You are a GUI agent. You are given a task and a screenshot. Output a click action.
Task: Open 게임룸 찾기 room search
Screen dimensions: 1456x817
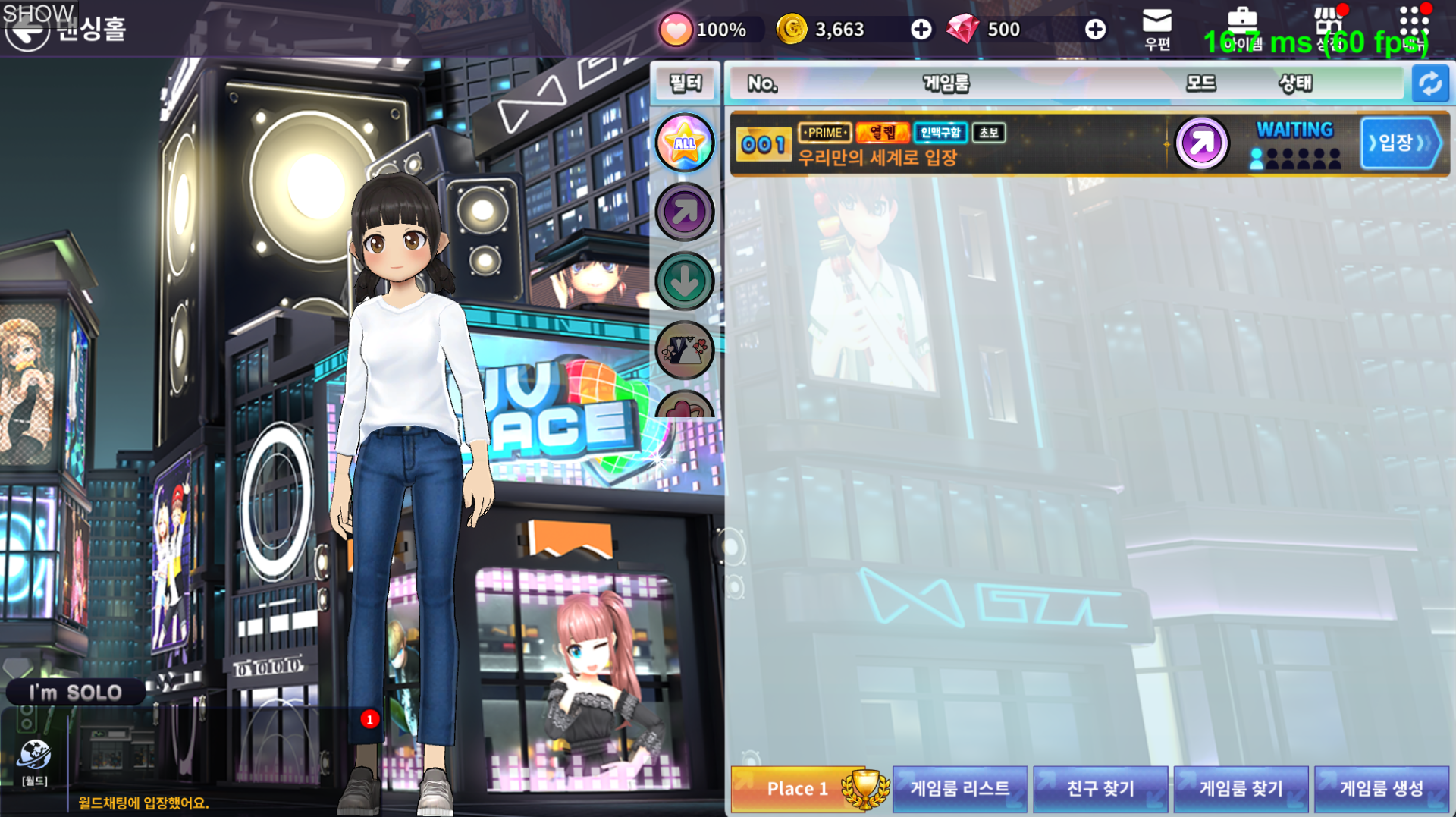1241,789
